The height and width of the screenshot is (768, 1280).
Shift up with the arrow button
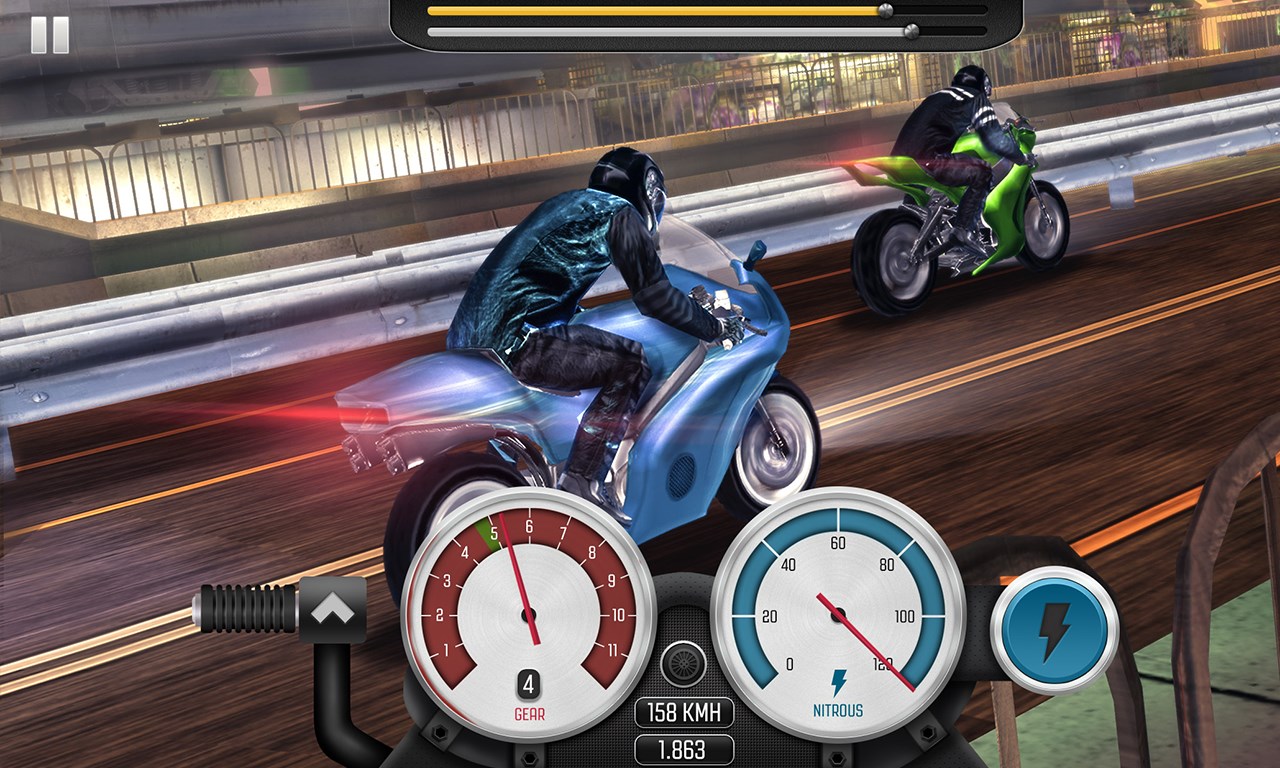pyautogui.click(x=333, y=609)
